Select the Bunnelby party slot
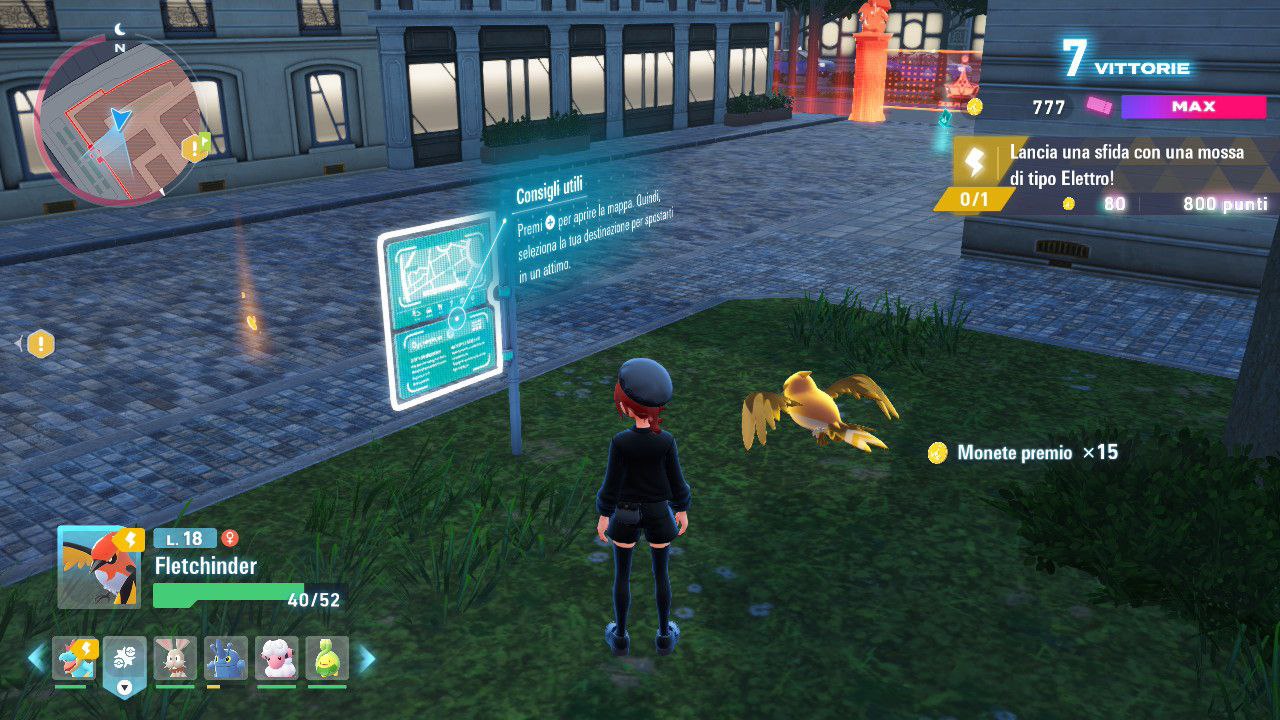 [176, 658]
